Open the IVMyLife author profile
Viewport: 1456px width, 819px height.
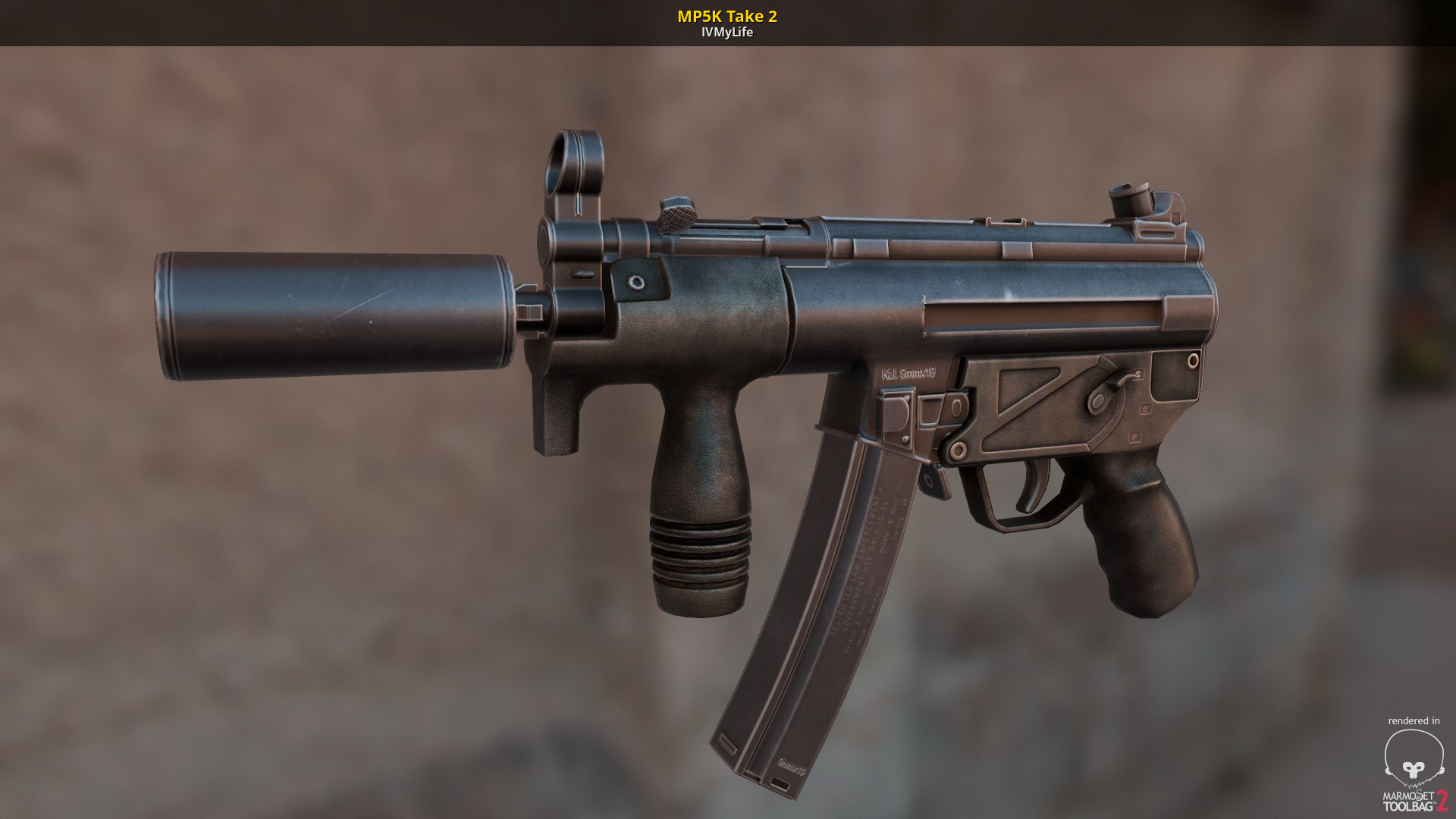click(x=726, y=32)
